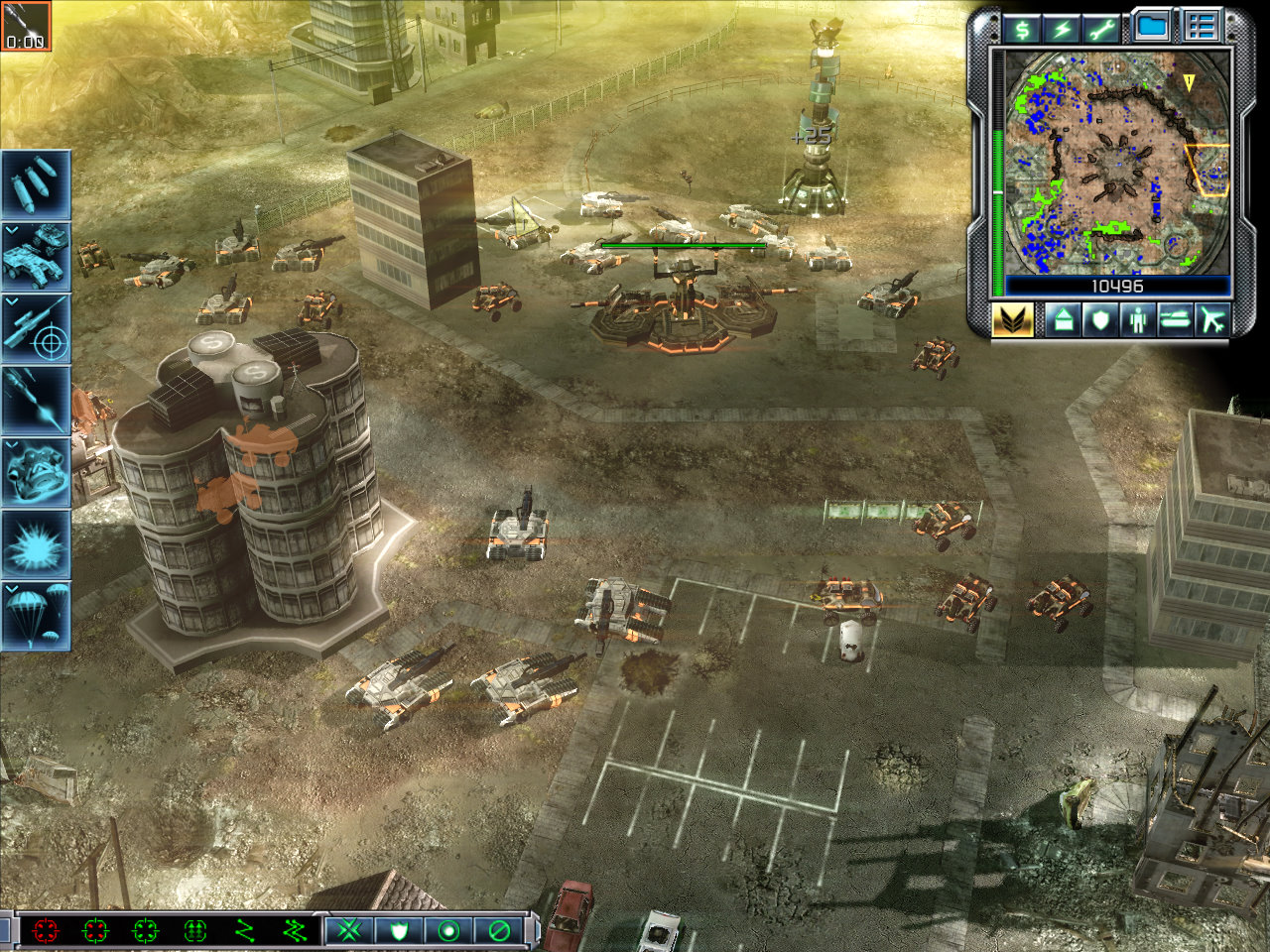Switch to the aircraft production tab
Viewport: 1270px width, 952px height.
point(1212,319)
